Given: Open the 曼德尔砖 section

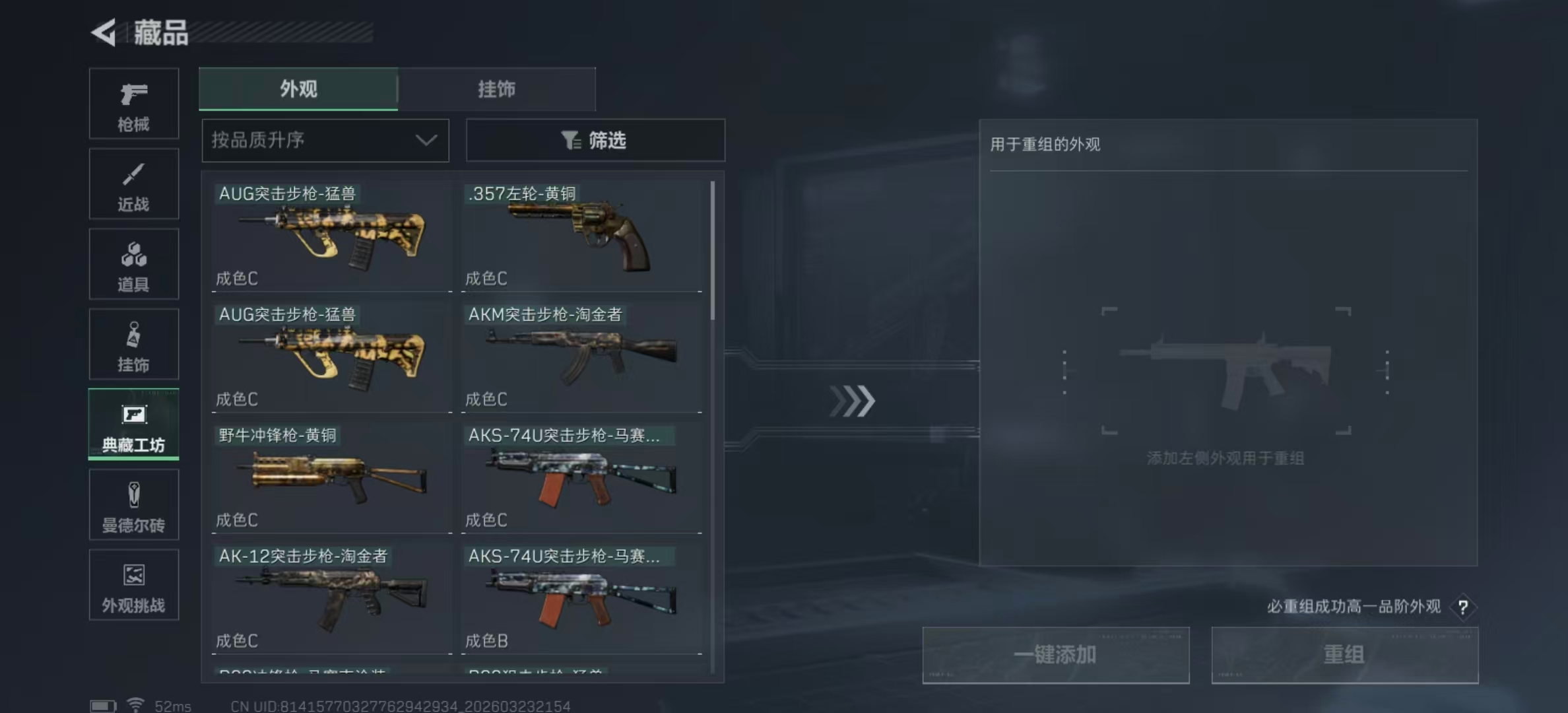Looking at the screenshot, I should (x=133, y=505).
